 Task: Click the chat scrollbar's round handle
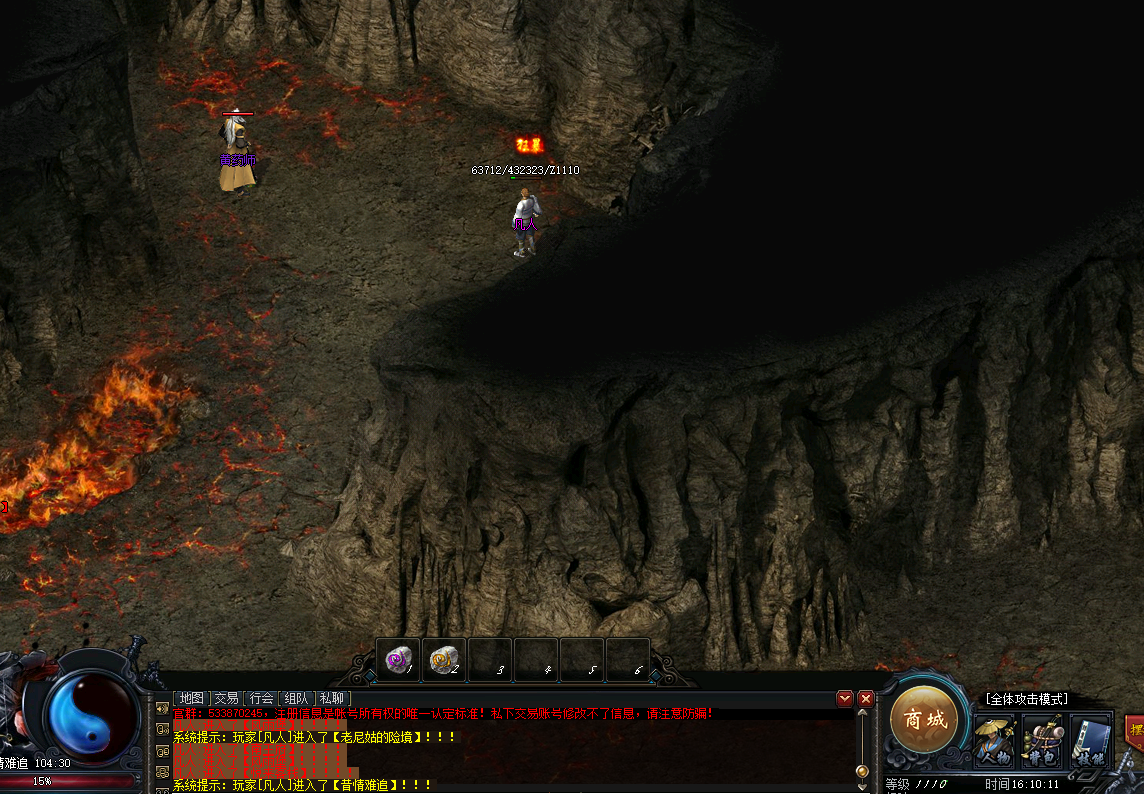(862, 771)
